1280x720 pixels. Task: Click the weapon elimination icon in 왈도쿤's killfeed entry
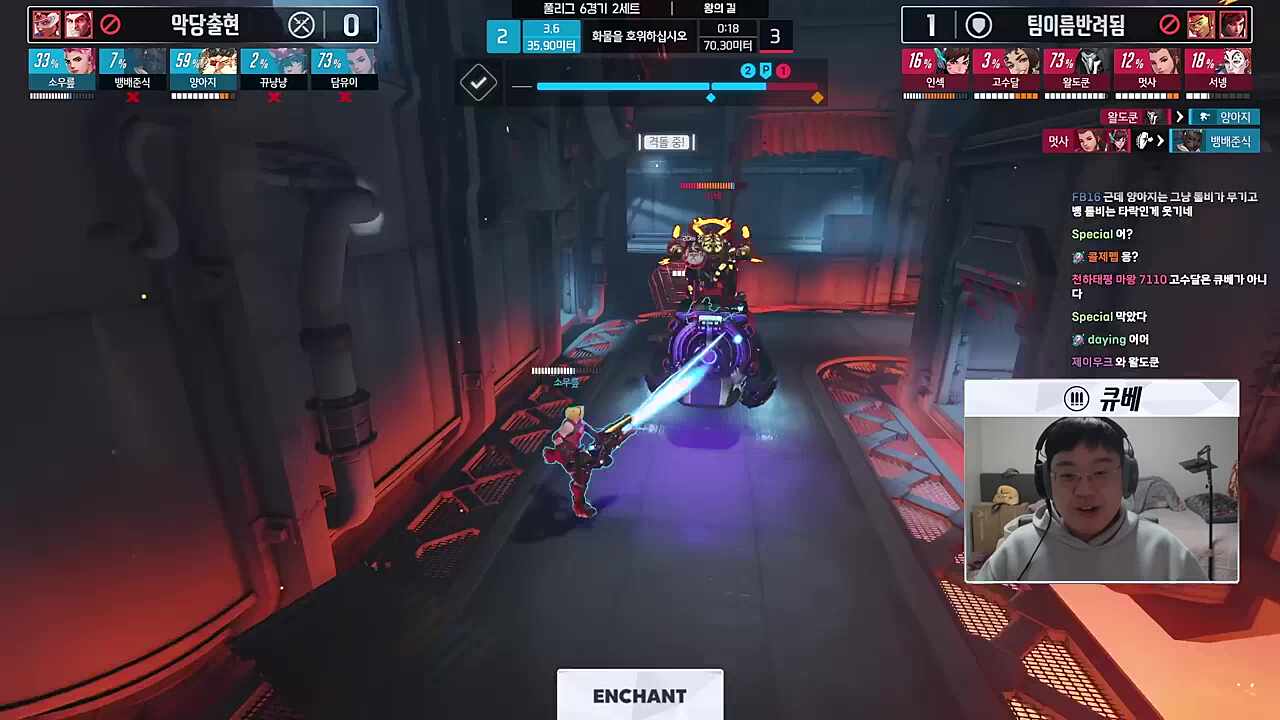[1152, 117]
